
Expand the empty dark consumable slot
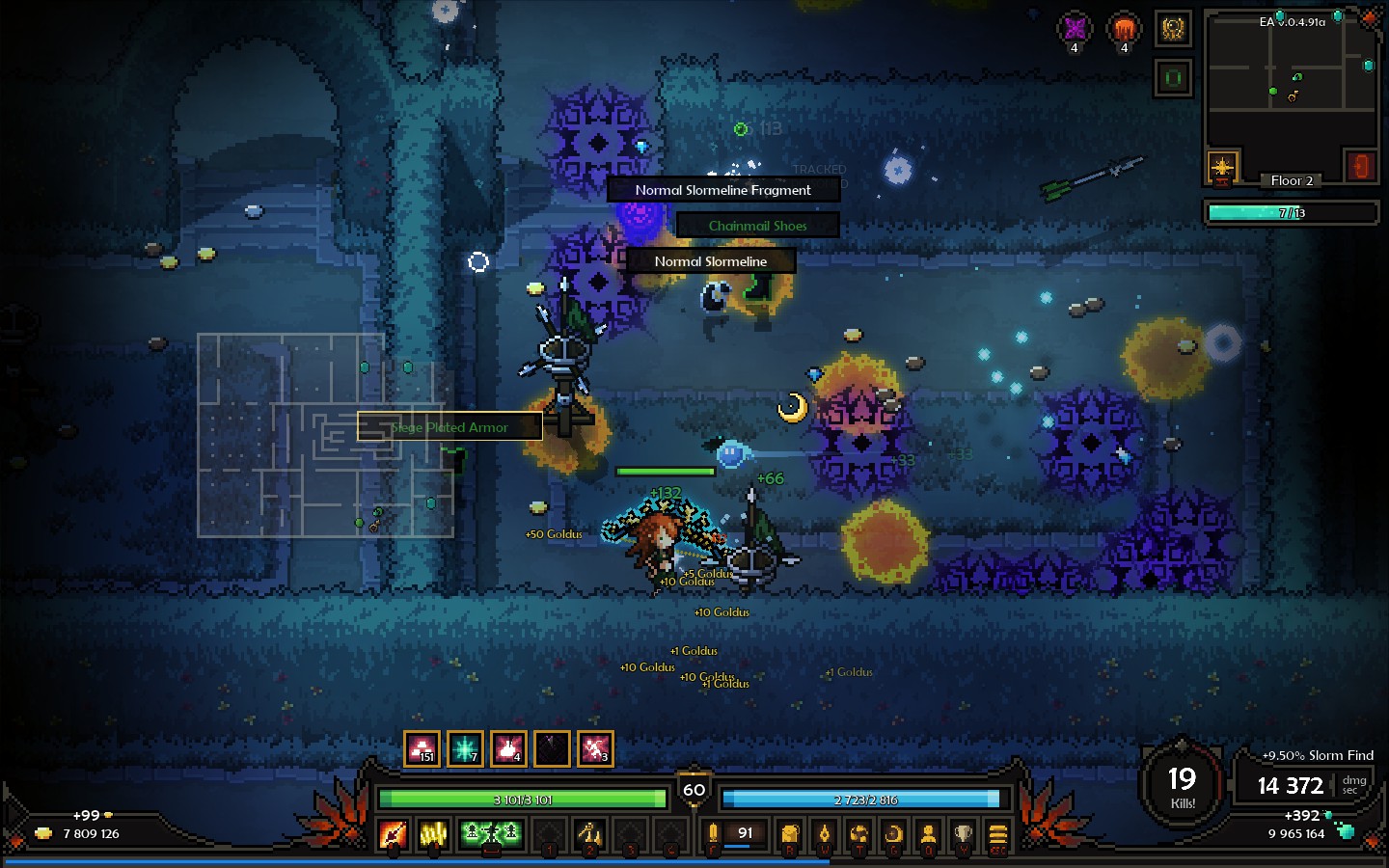[x=551, y=747]
